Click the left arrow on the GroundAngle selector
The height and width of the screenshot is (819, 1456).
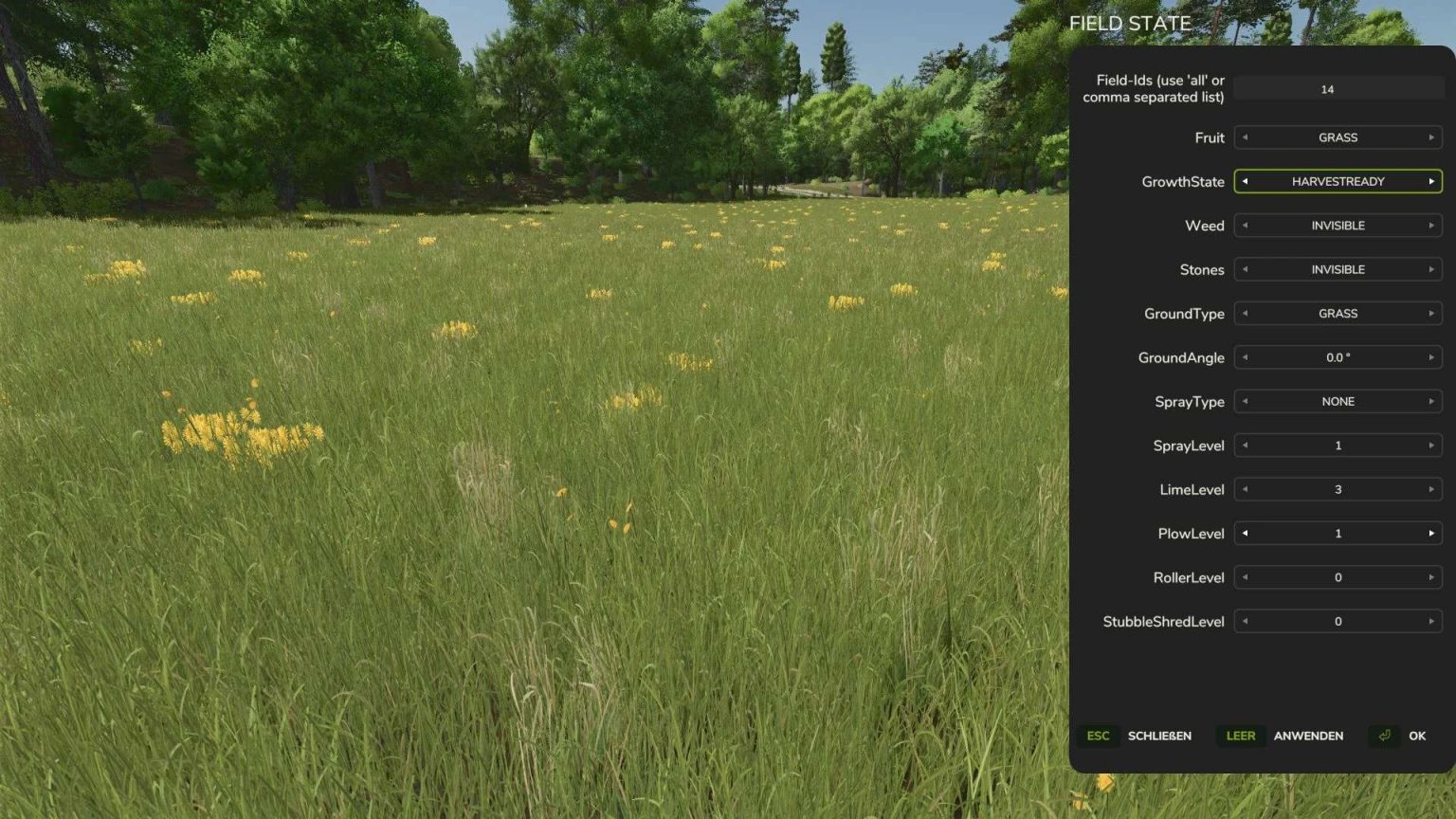[x=1245, y=357]
